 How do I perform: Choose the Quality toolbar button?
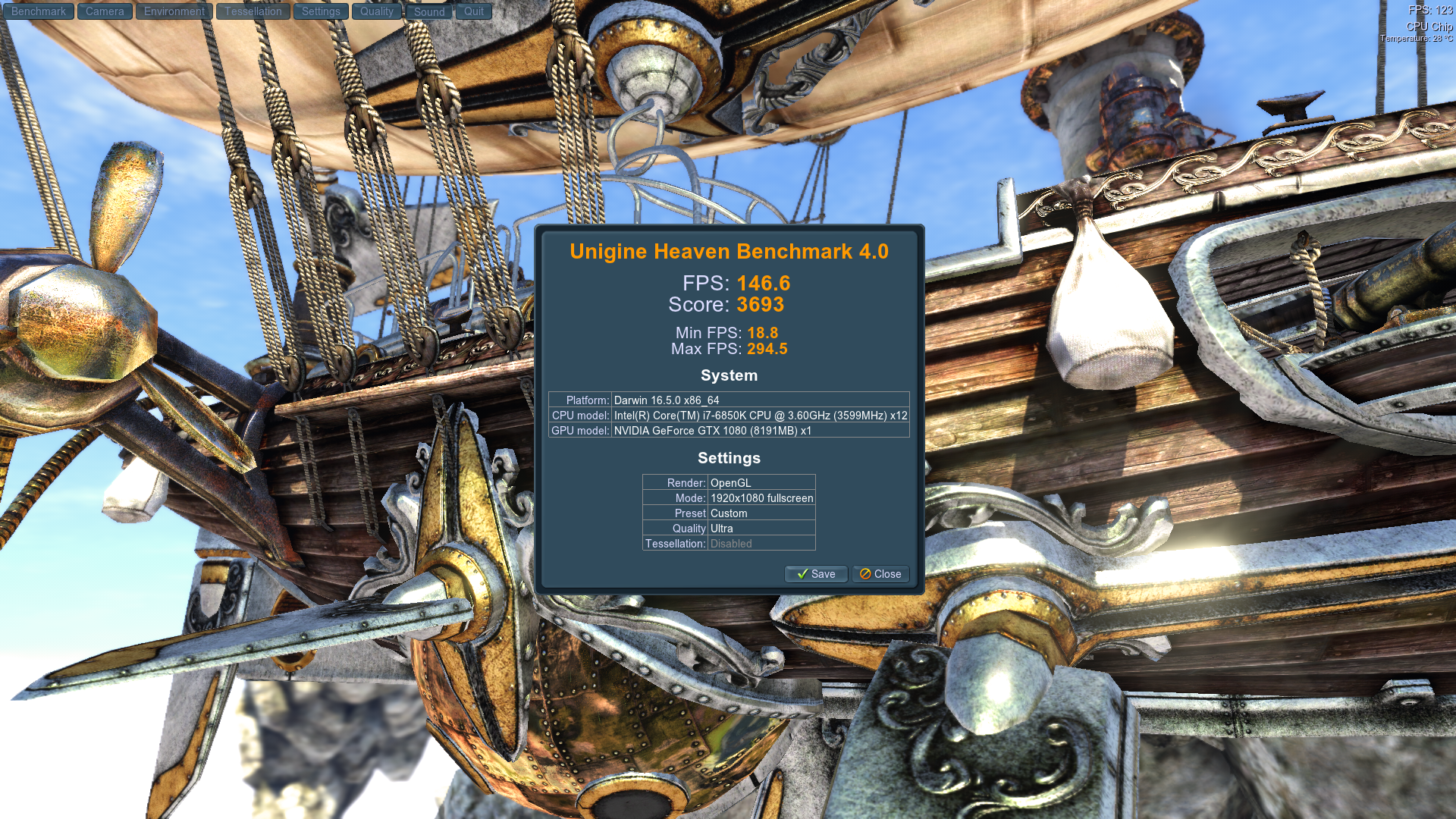tap(376, 11)
